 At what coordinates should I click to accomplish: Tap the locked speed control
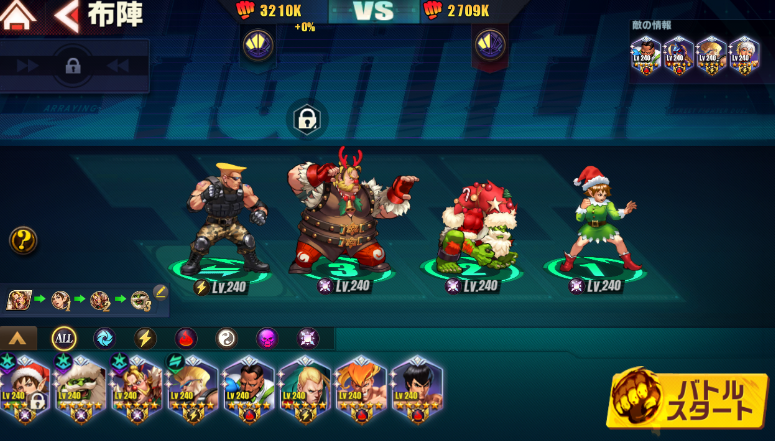72,66
